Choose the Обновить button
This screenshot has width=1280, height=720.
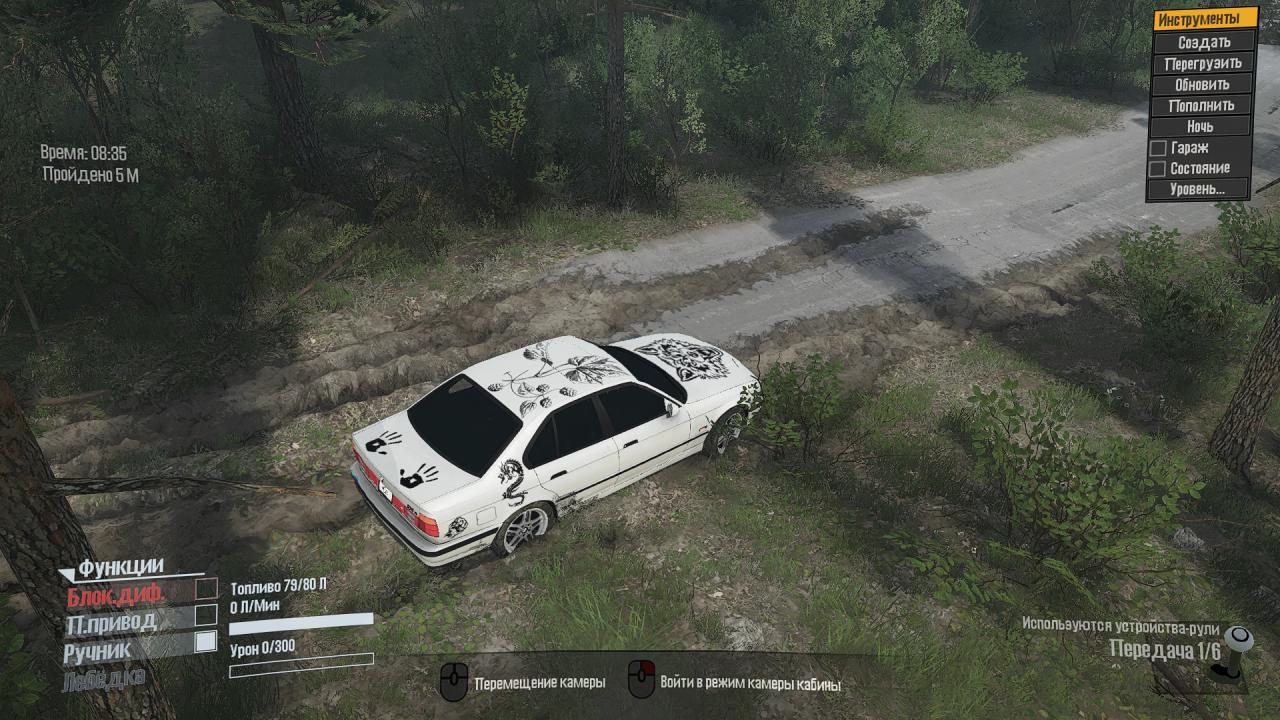(1203, 84)
